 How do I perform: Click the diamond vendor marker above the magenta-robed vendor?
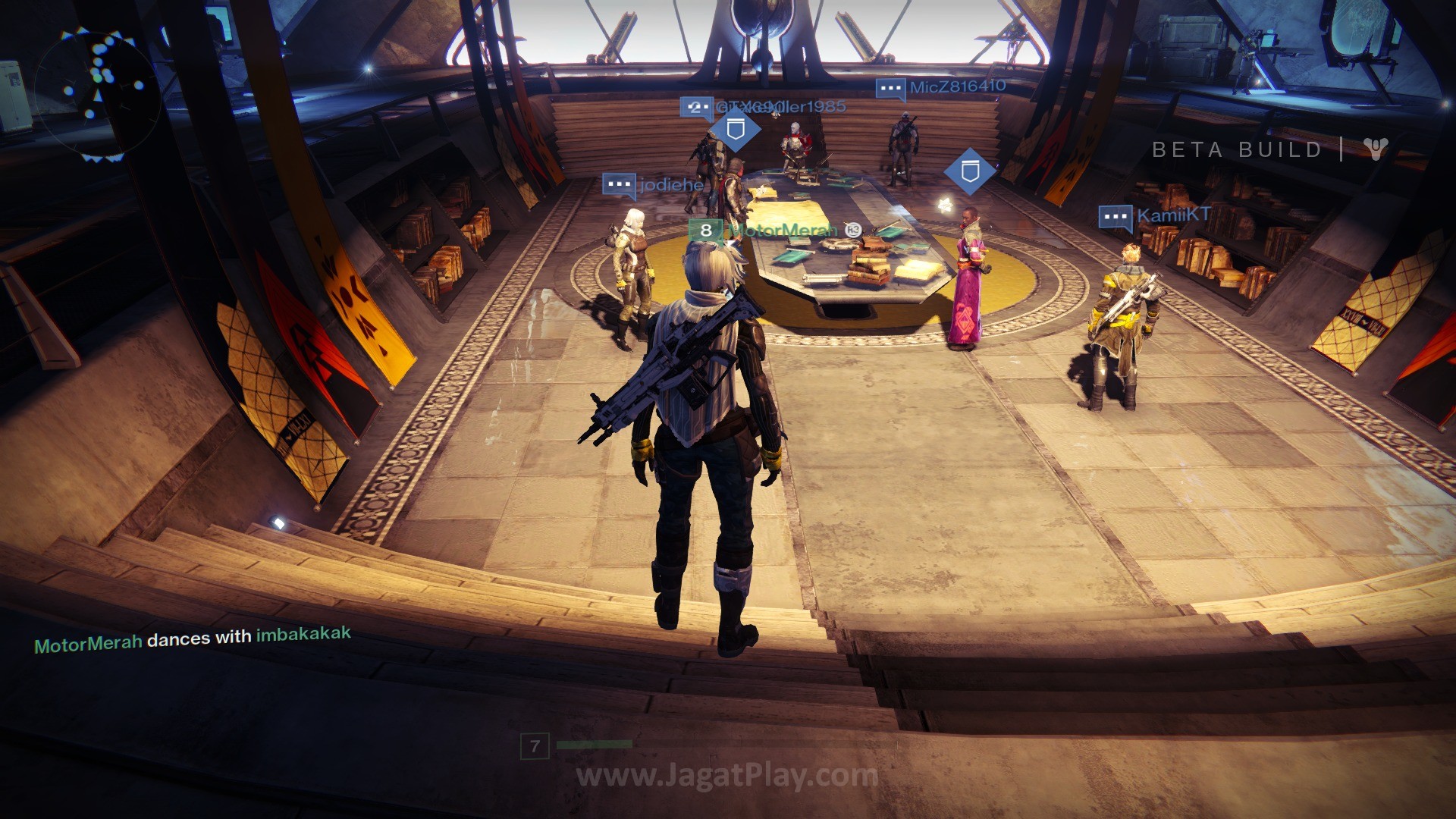[x=969, y=172]
